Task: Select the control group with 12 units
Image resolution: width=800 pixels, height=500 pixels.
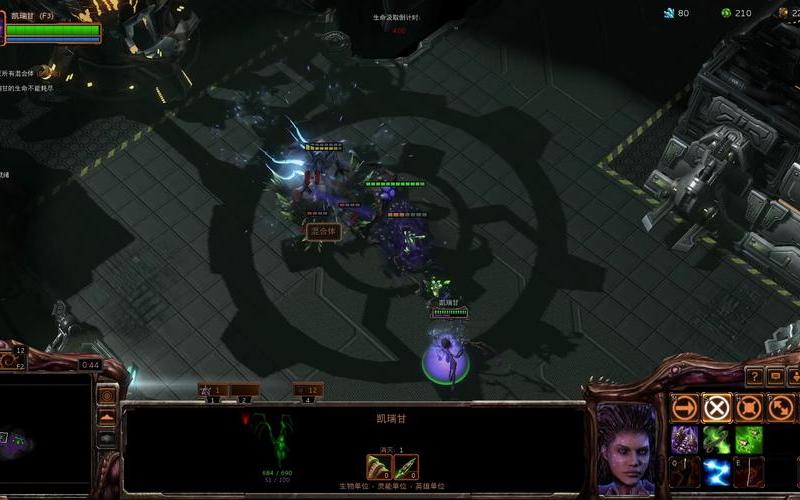Action: coord(308,390)
